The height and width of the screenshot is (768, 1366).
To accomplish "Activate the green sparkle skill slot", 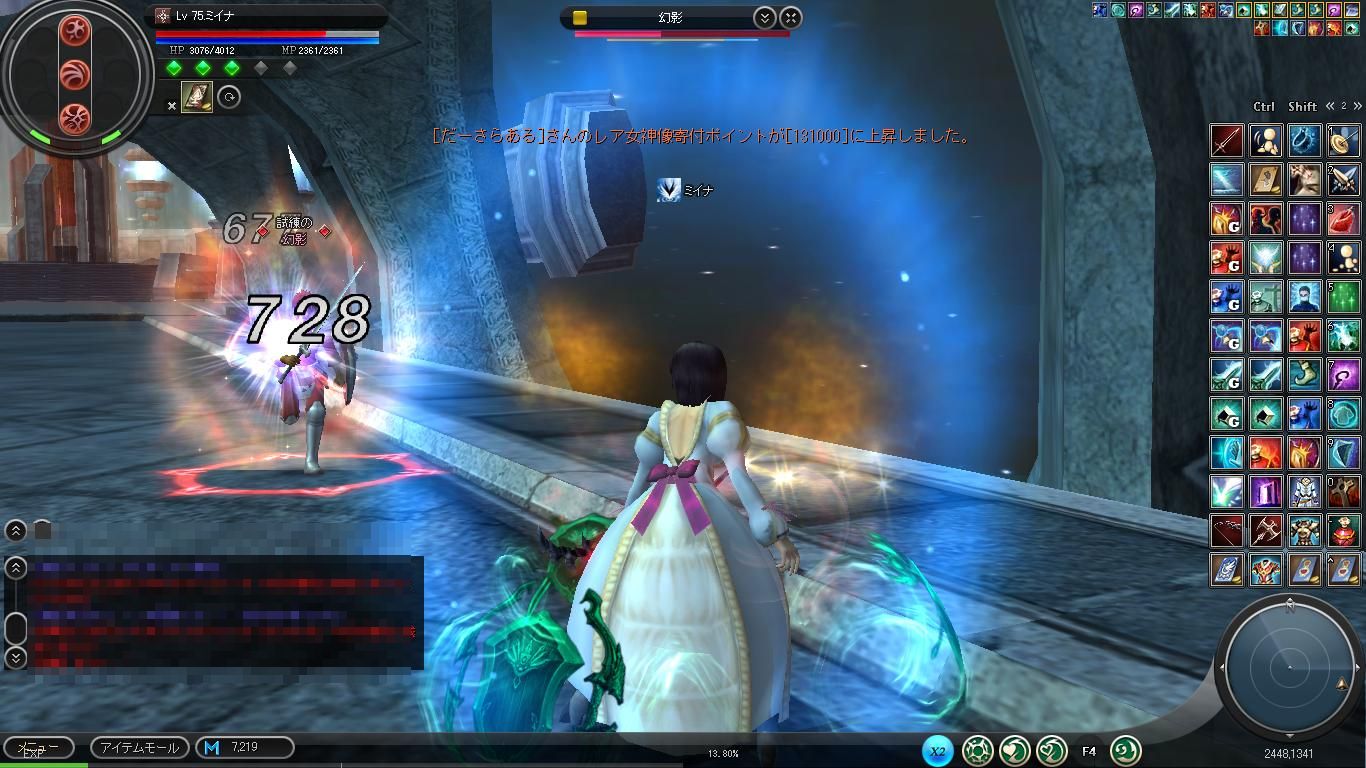I will click(1344, 297).
